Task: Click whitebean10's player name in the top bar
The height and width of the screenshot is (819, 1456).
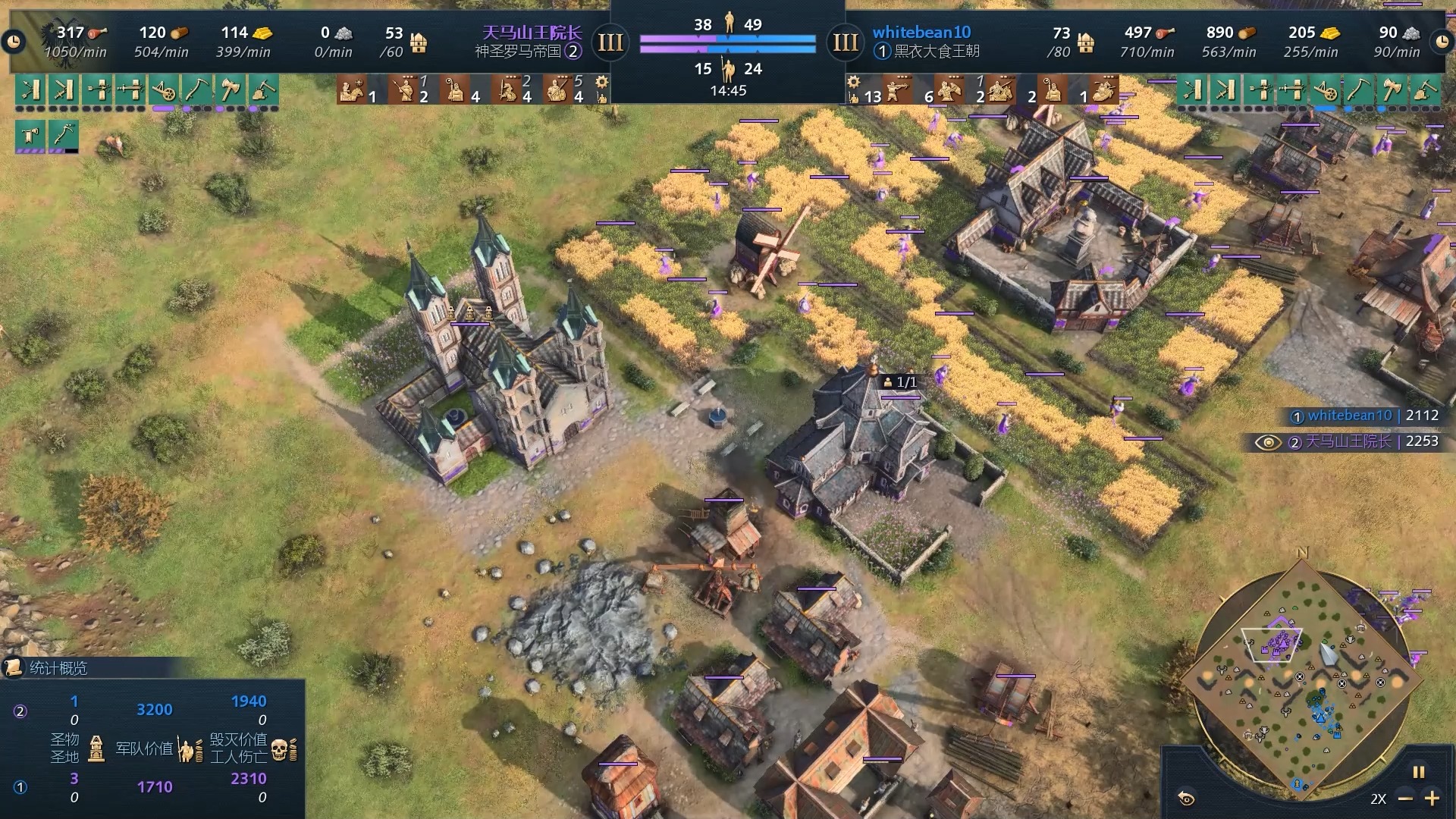Action: (921, 32)
